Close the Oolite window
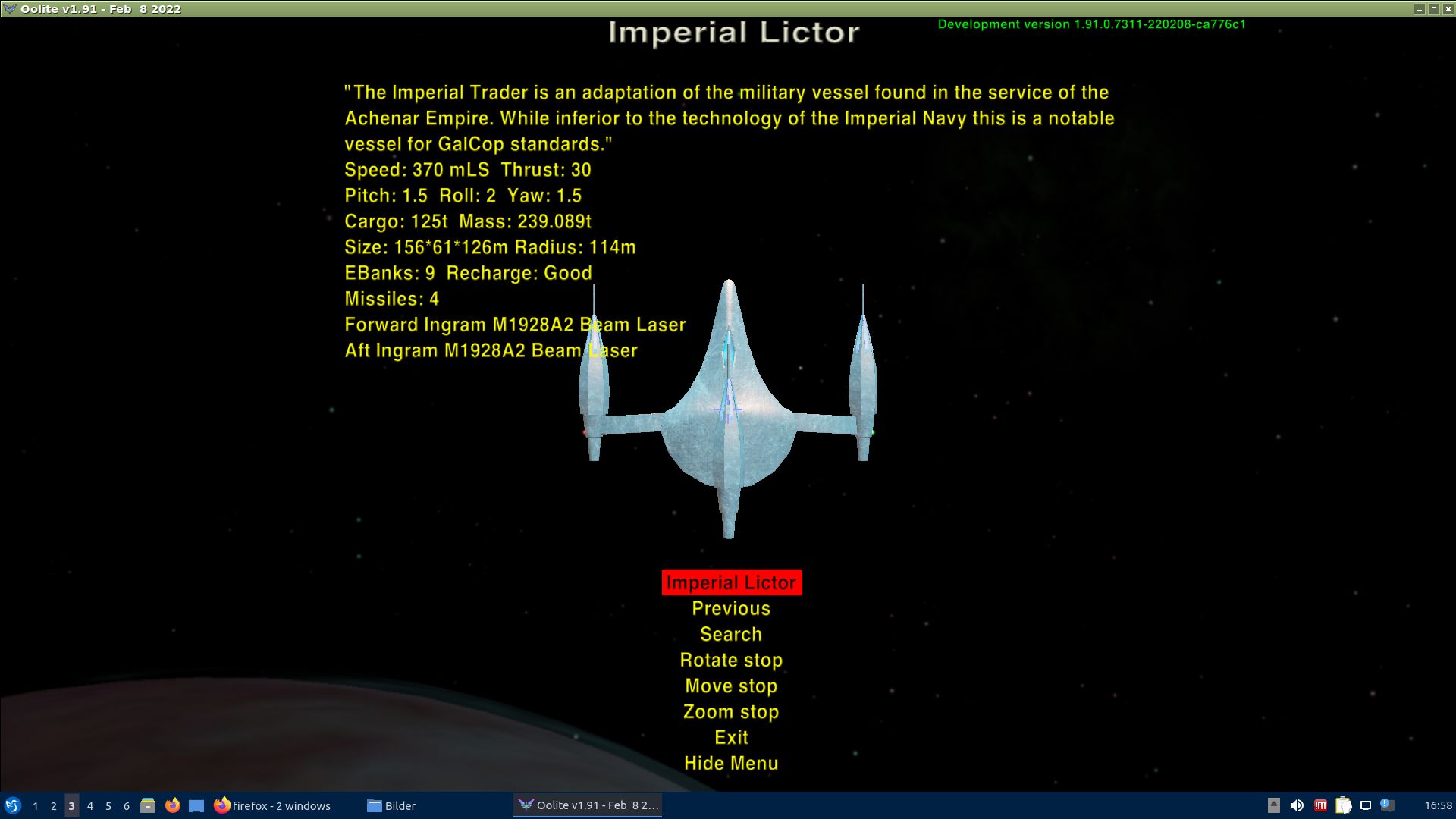The width and height of the screenshot is (1456, 819). point(1448,9)
